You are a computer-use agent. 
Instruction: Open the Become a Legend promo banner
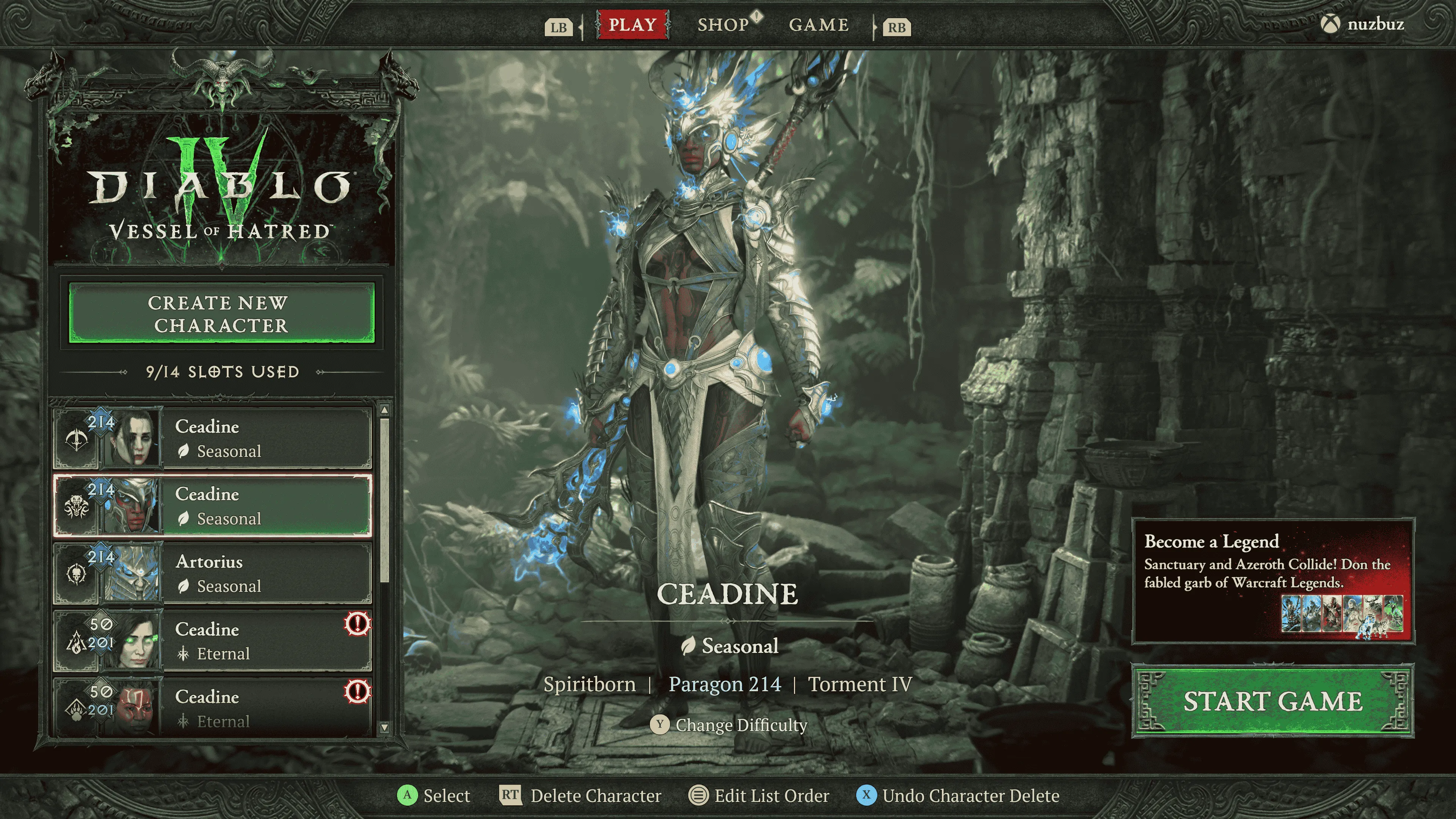pos(1272,581)
